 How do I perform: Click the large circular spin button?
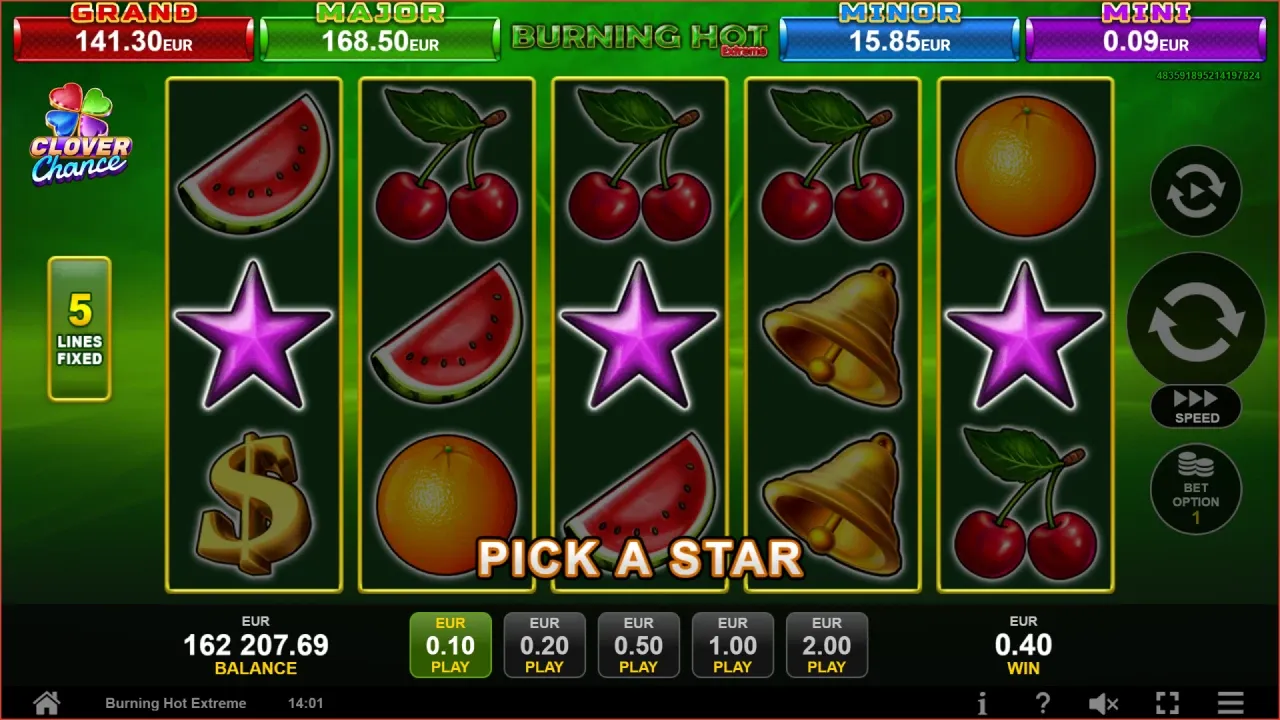pos(1196,320)
